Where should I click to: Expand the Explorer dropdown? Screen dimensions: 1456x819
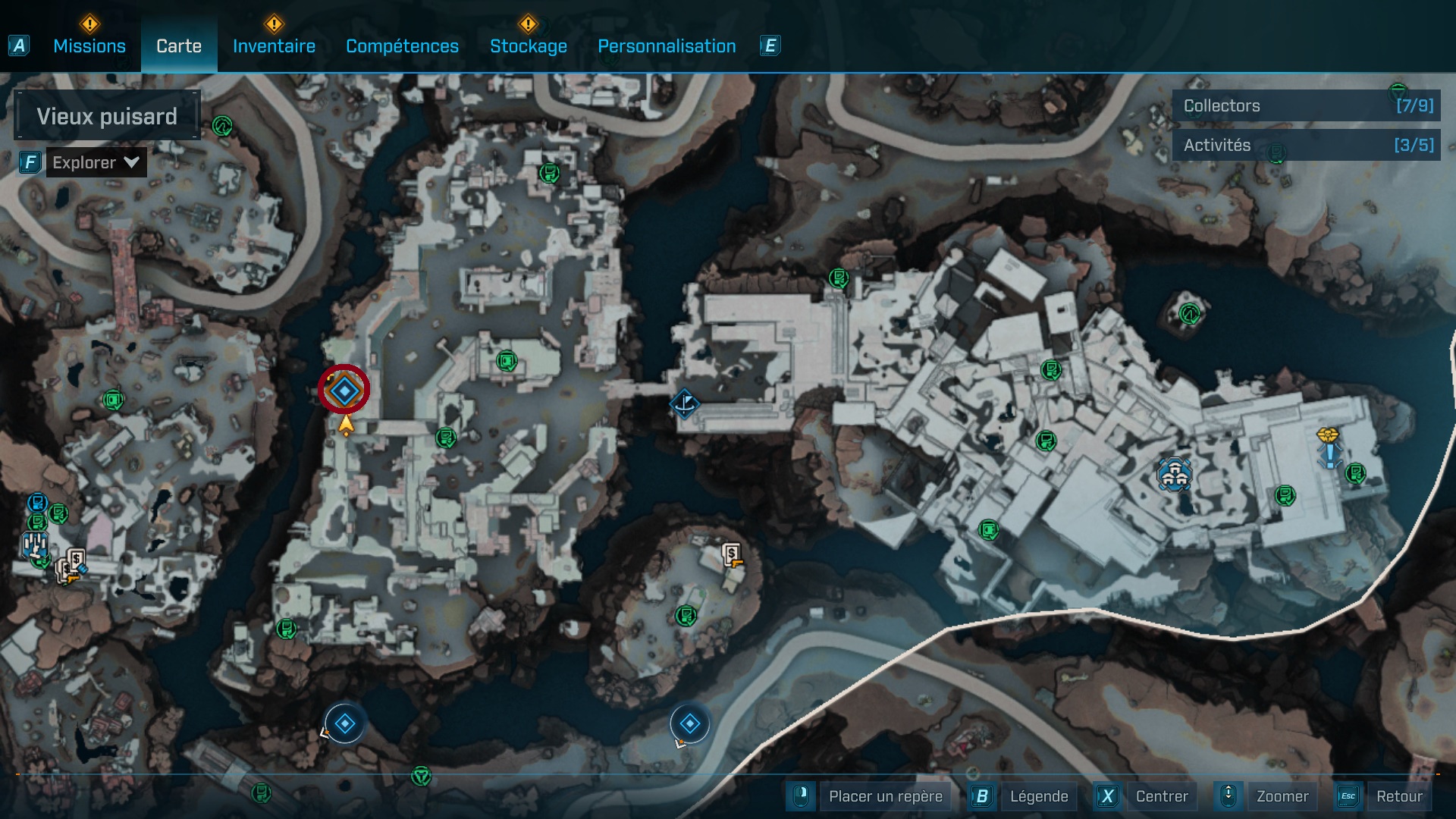96,162
